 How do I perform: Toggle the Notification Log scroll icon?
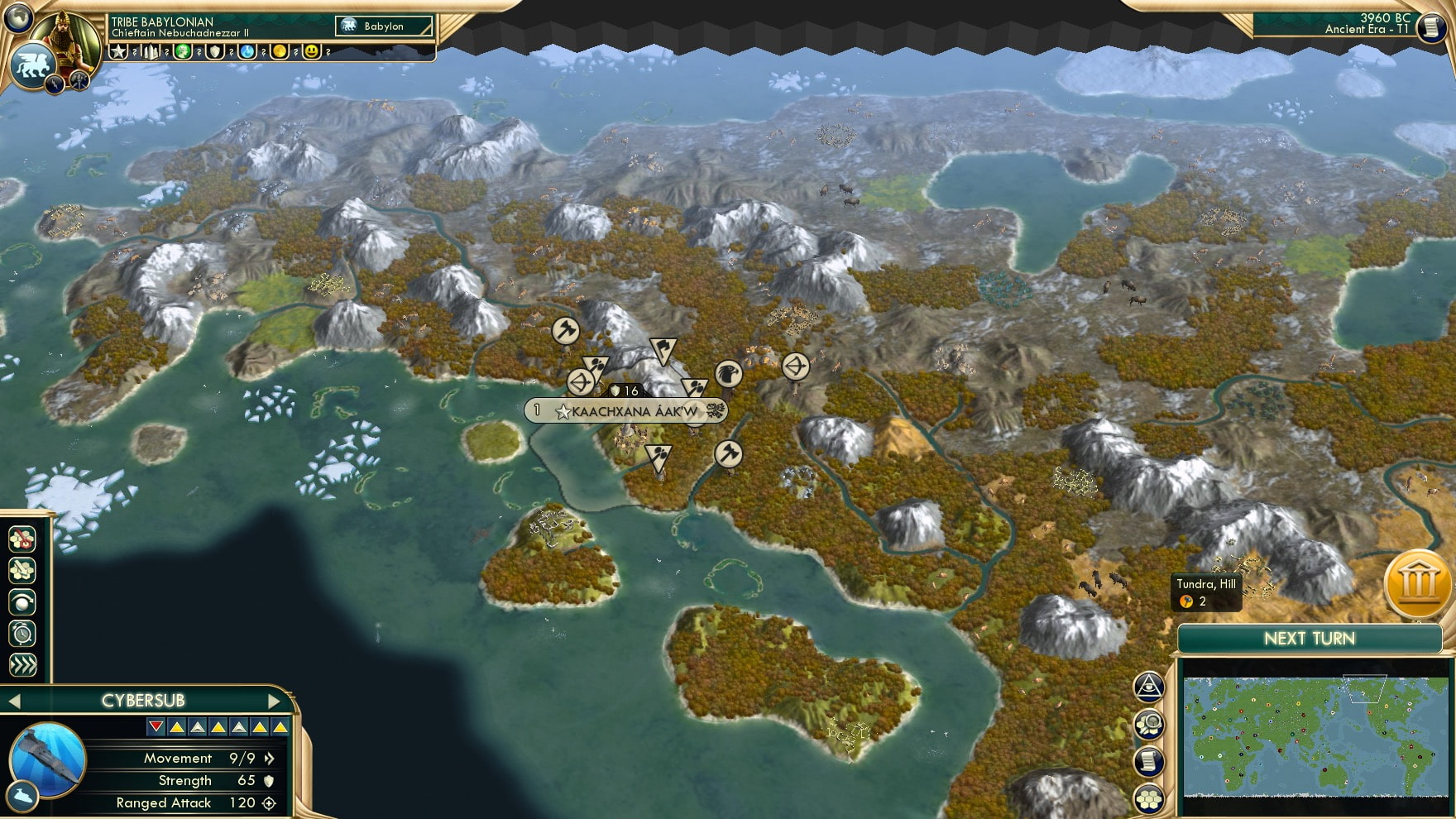tap(1148, 760)
